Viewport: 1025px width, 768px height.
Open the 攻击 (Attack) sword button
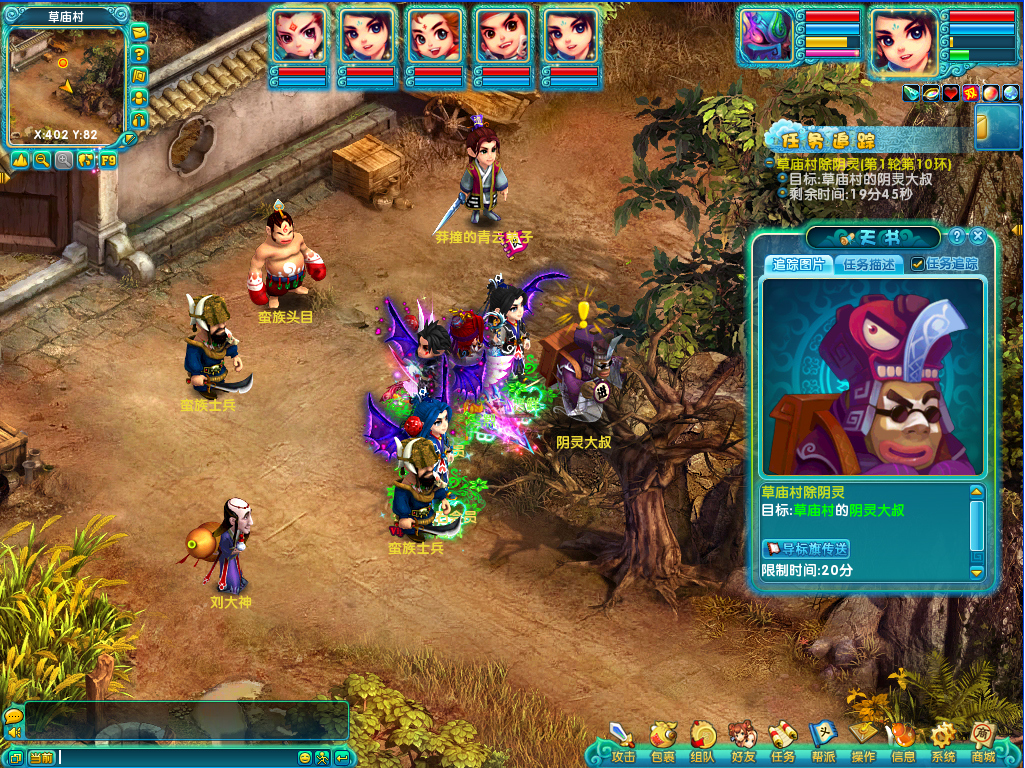pyautogui.click(x=623, y=738)
